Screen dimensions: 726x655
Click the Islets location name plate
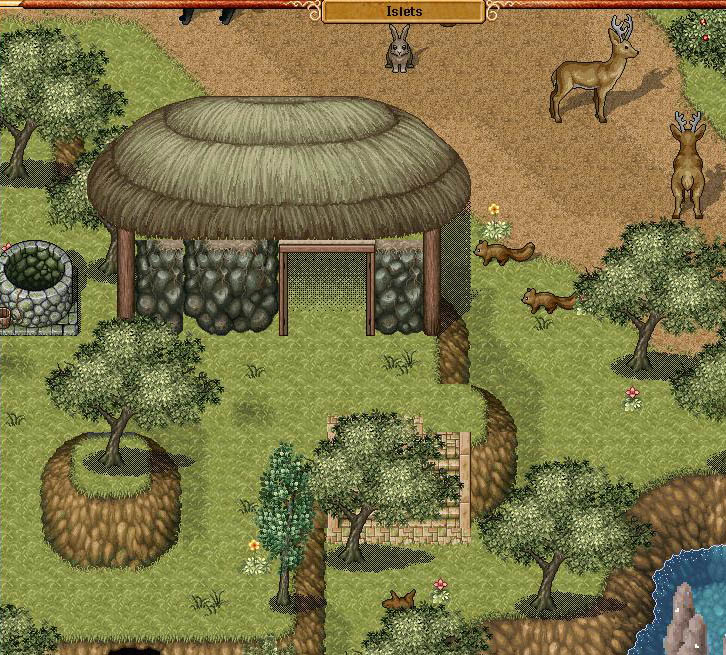pos(404,12)
